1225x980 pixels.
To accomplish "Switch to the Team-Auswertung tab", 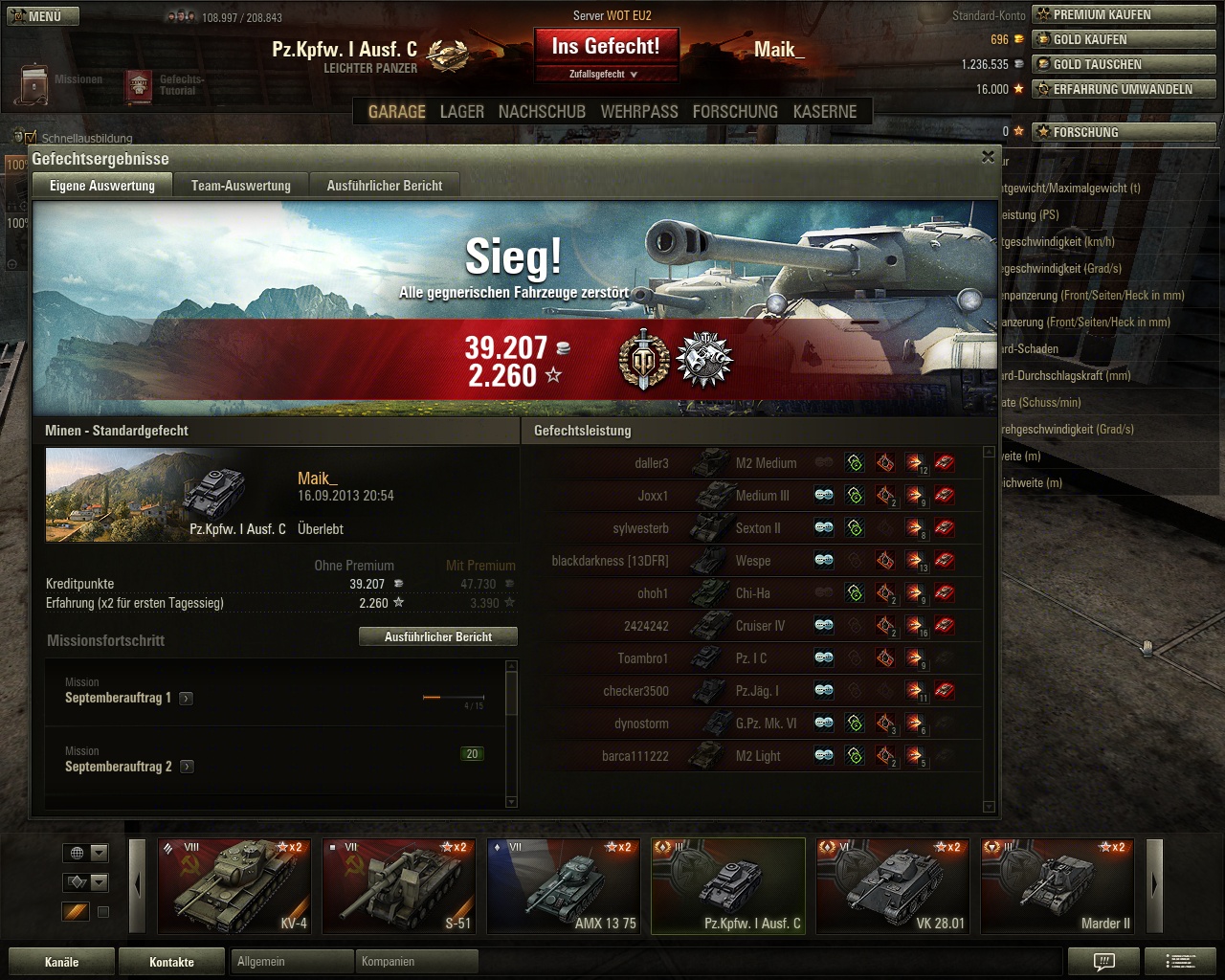I will tap(240, 186).
